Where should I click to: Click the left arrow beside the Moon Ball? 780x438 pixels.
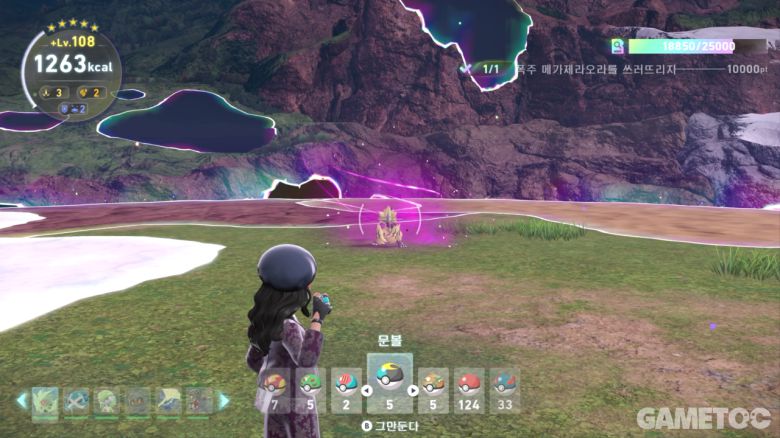pos(364,390)
